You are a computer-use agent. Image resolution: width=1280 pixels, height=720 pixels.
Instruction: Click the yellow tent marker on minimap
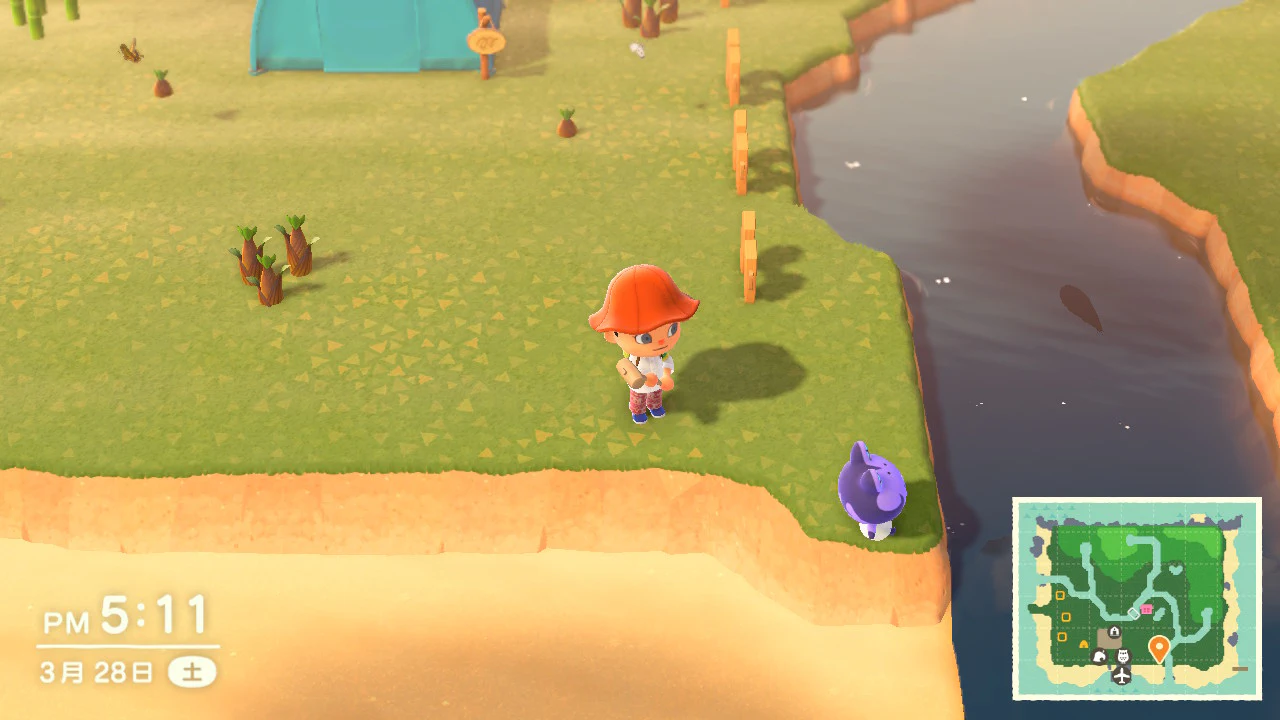[1083, 645]
